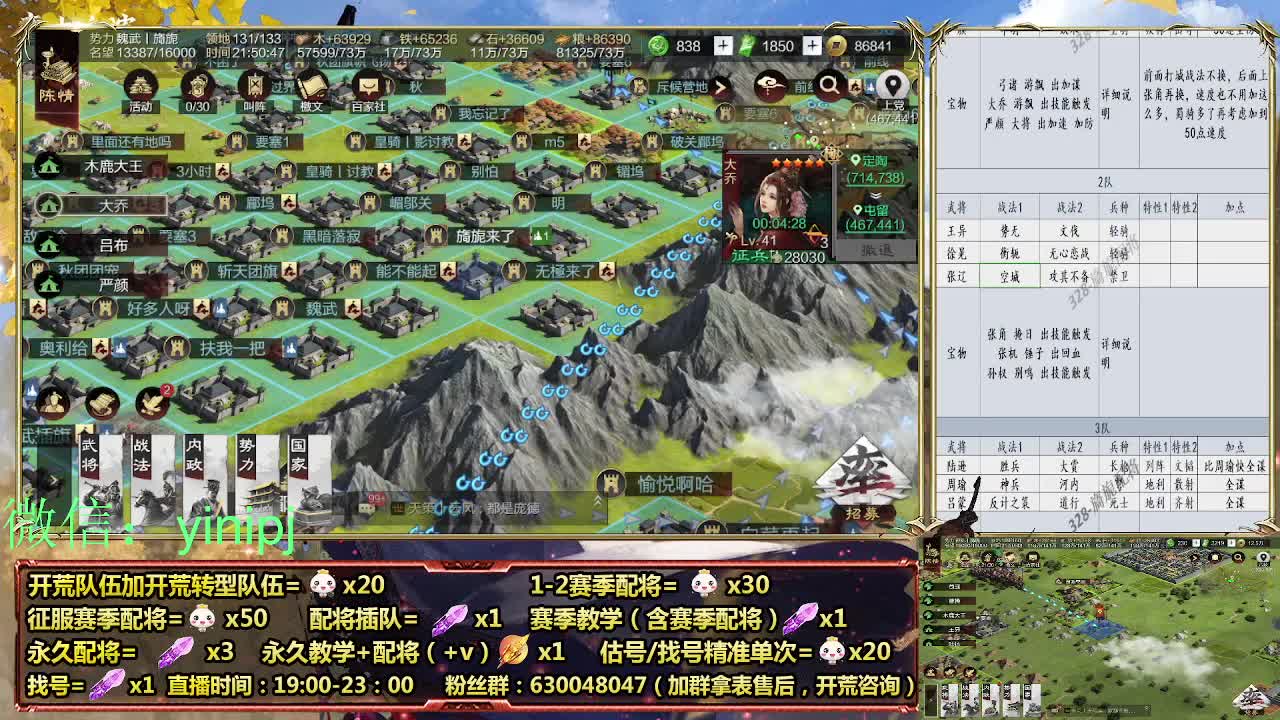The image size is (1280, 720).
Task: Click the map search magnifier icon
Action: (830, 84)
